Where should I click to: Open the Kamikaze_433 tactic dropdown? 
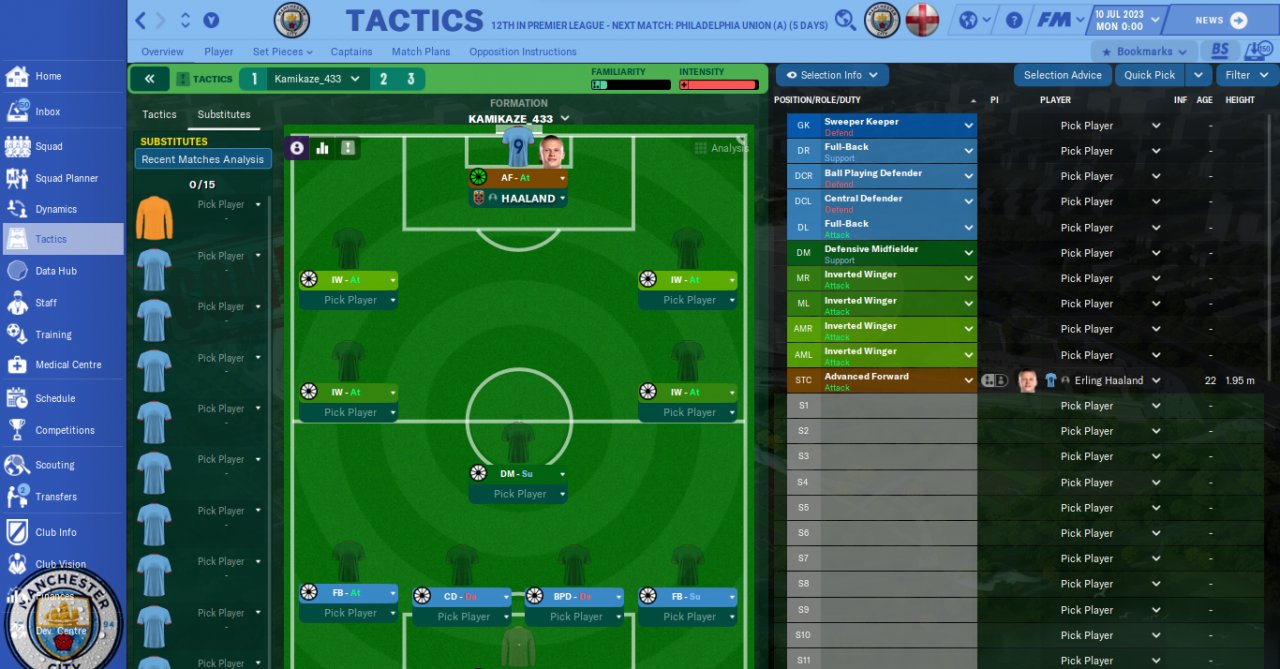point(317,79)
